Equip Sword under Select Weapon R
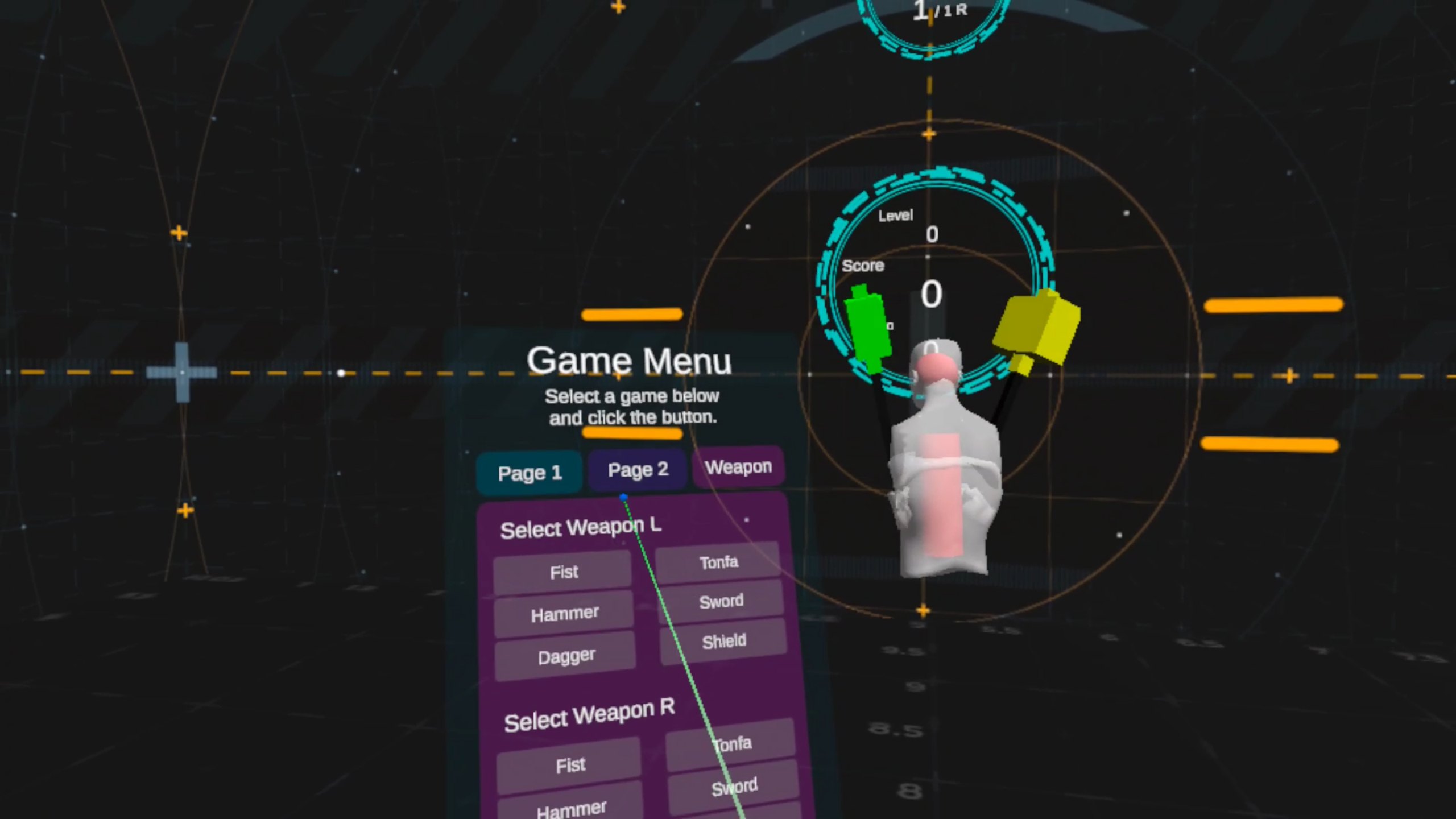Screen dimensions: 1456x819 [x=734, y=787]
